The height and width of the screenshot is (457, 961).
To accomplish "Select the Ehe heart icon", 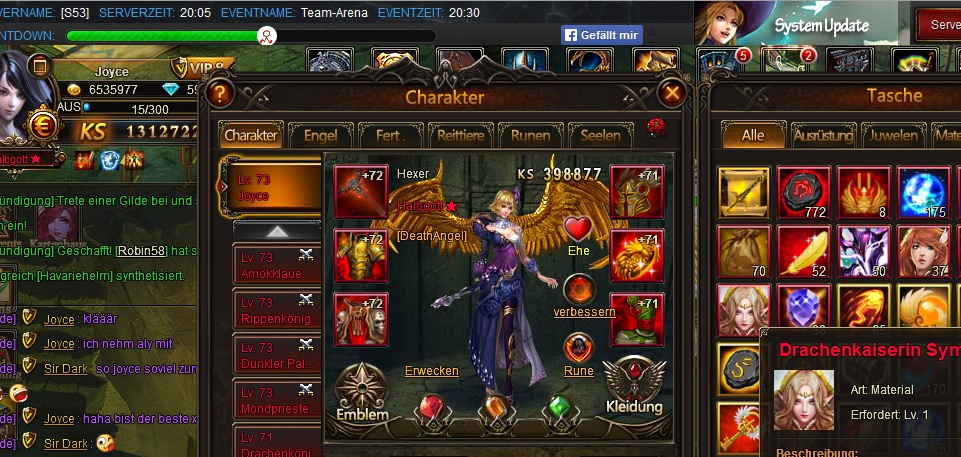I will coord(579,229).
